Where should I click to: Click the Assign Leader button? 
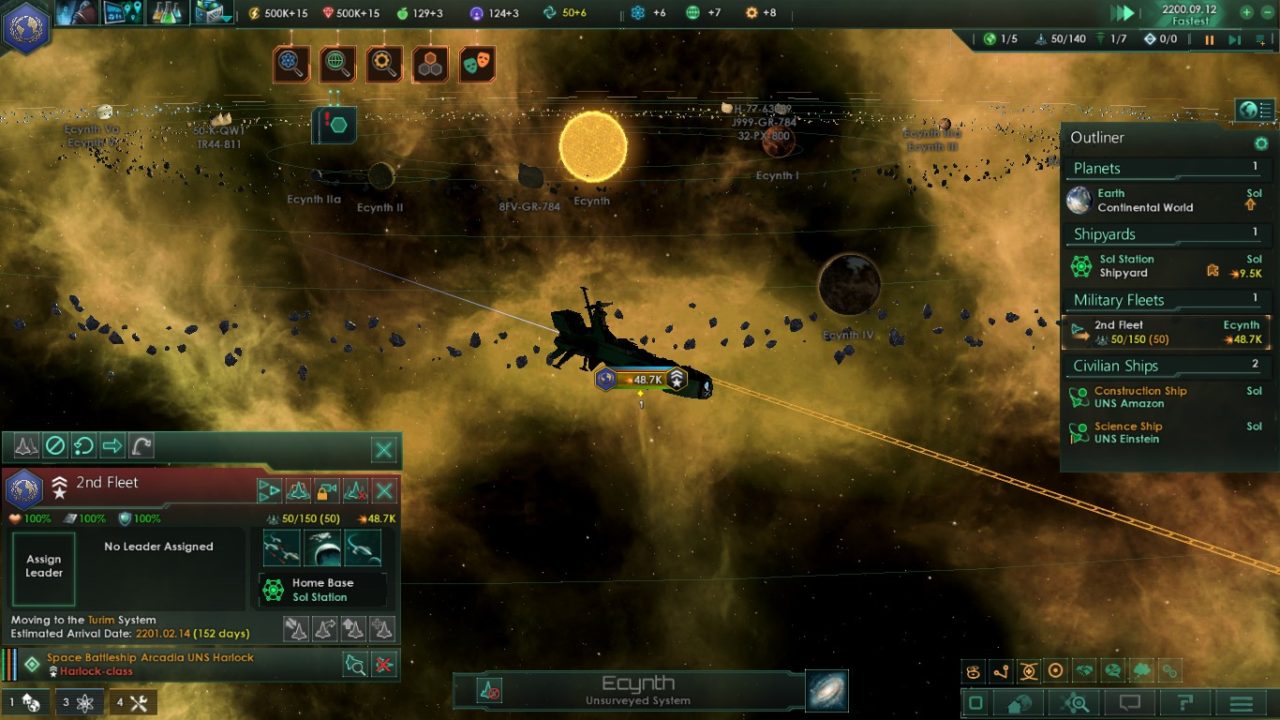click(x=43, y=565)
